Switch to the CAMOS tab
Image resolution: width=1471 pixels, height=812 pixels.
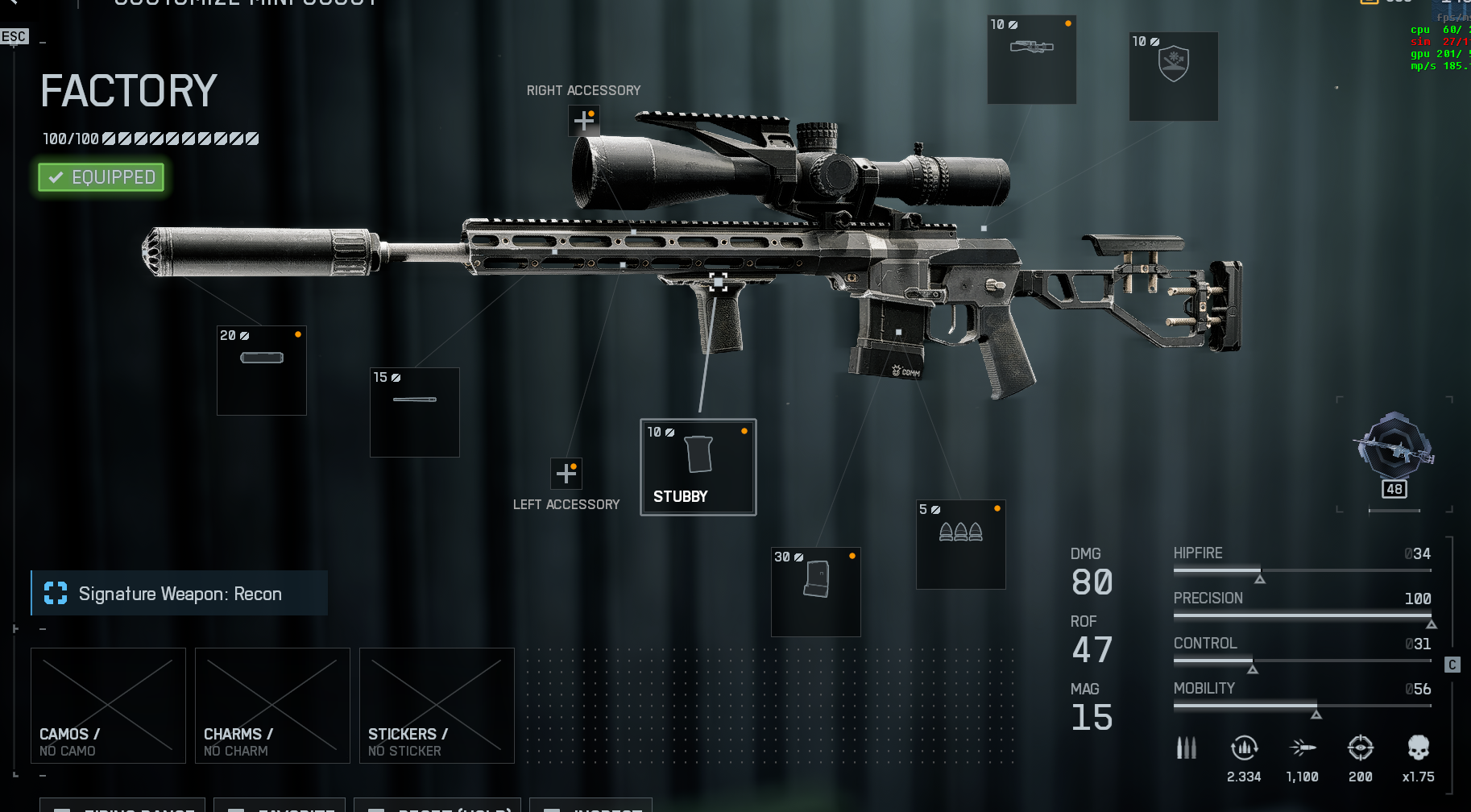(107, 705)
